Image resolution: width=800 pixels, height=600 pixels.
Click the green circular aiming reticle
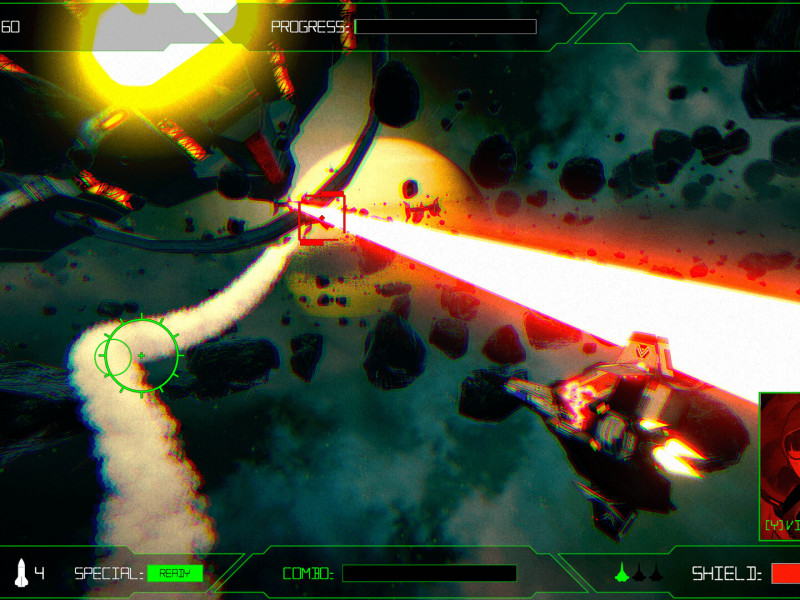point(141,355)
